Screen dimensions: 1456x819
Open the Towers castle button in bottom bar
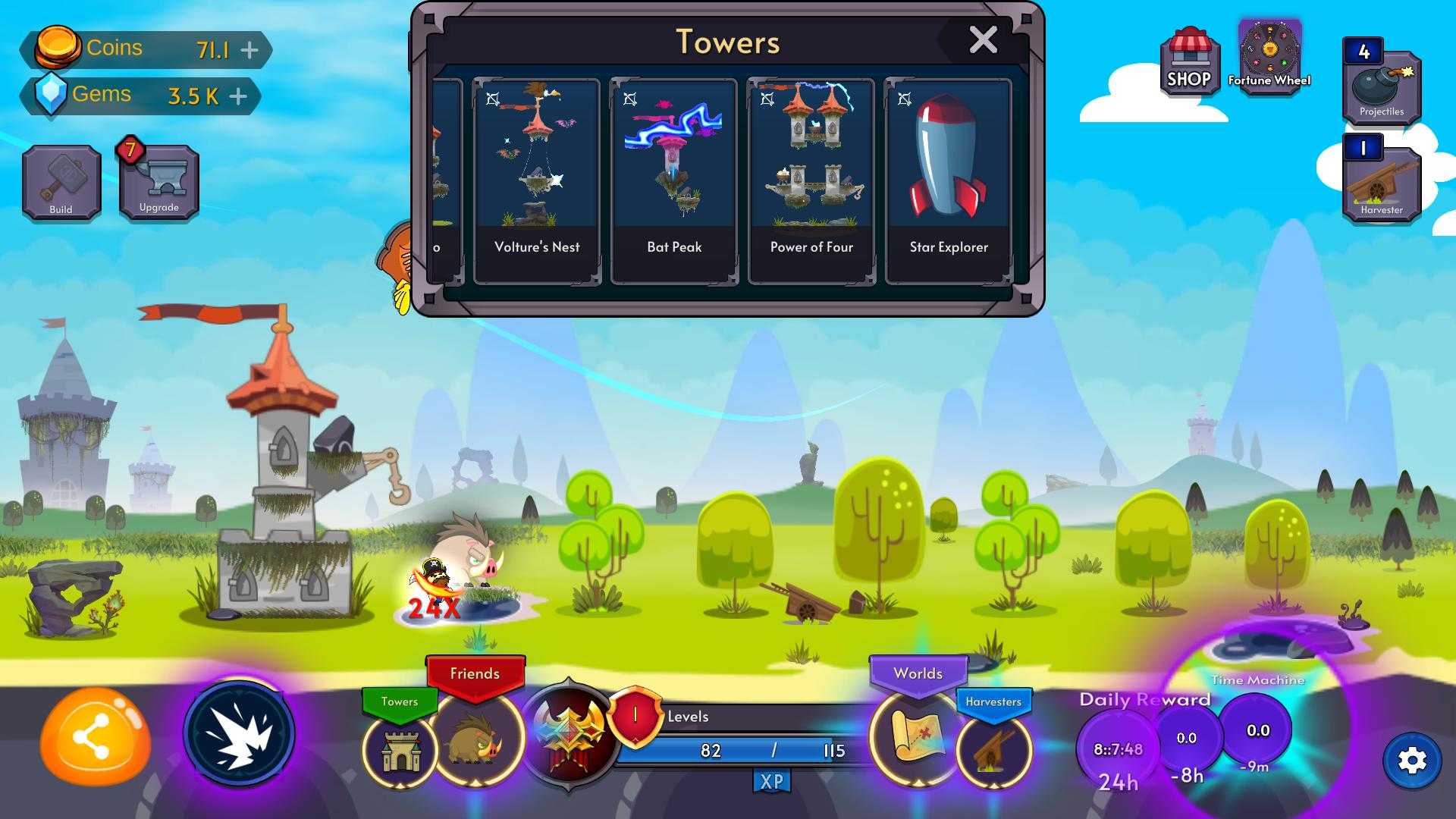[x=400, y=748]
